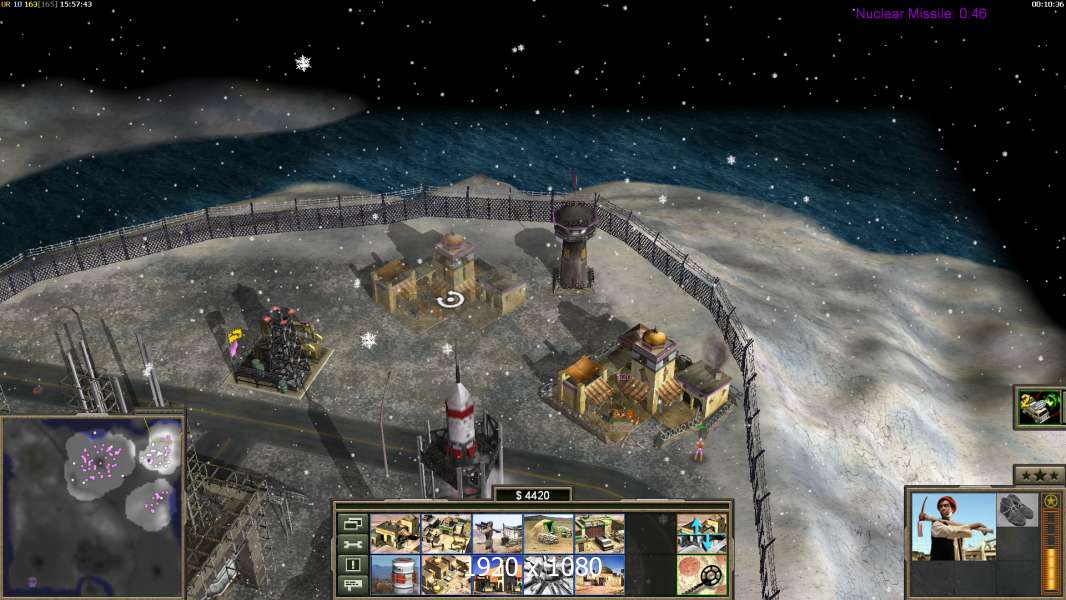This screenshot has width=1066, height=600.
Task: Click the exclamation mark button
Action: point(351,565)
